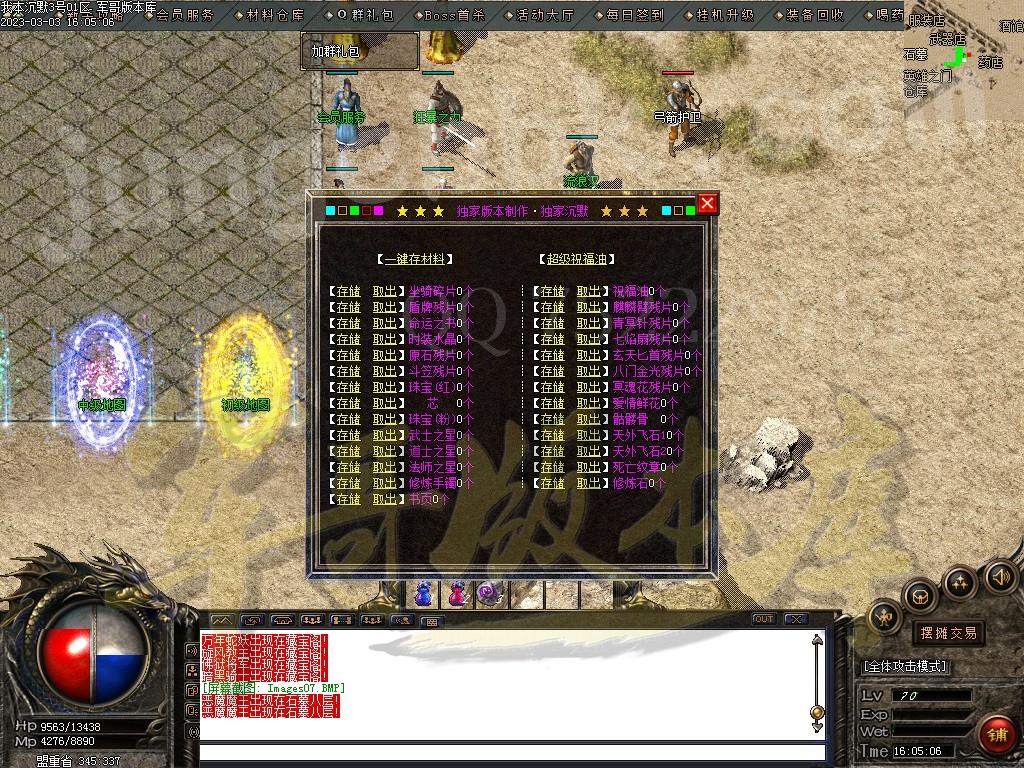Open the Boss首杀 top menu
The width and height of the screenshot is (1024, 768).
pos(454,15)
